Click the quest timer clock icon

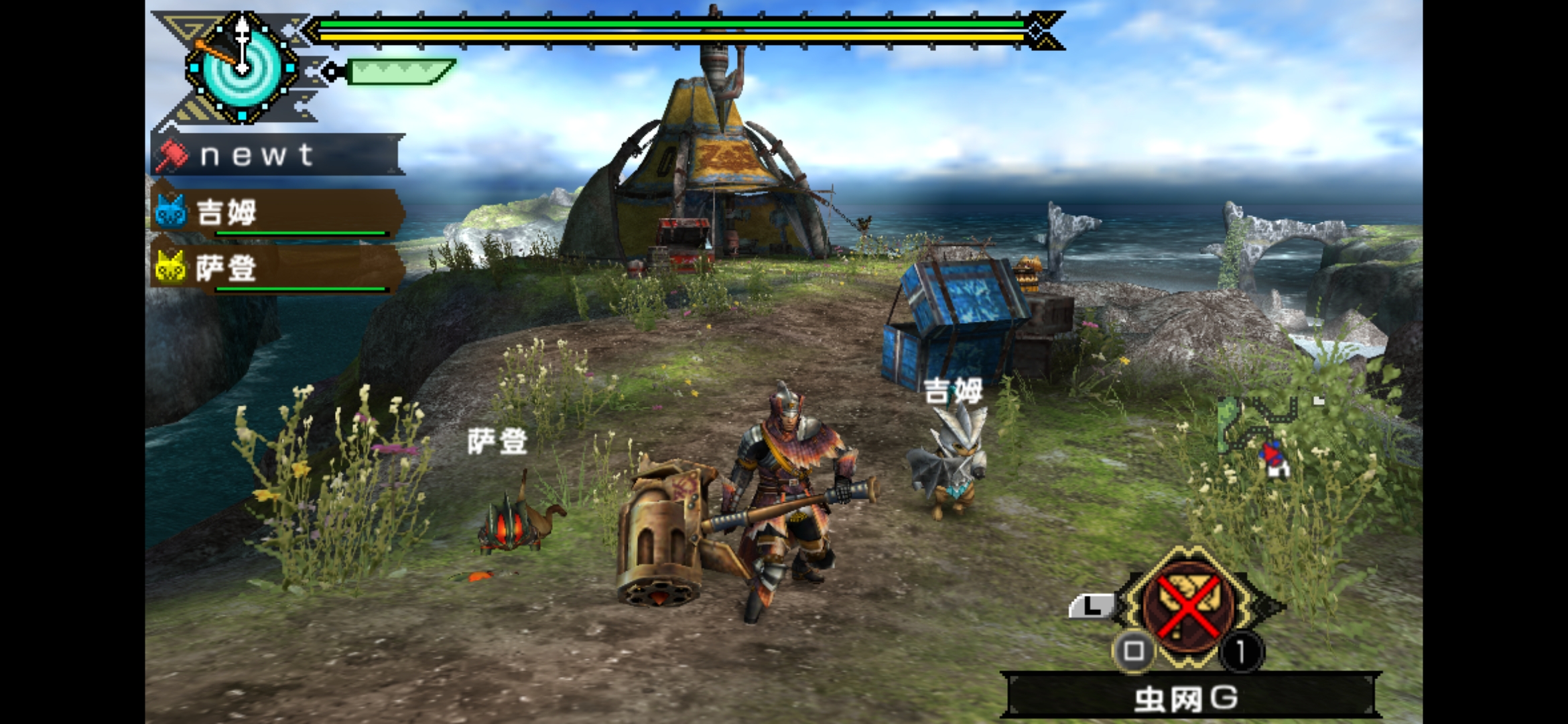[x=242, y=67]
